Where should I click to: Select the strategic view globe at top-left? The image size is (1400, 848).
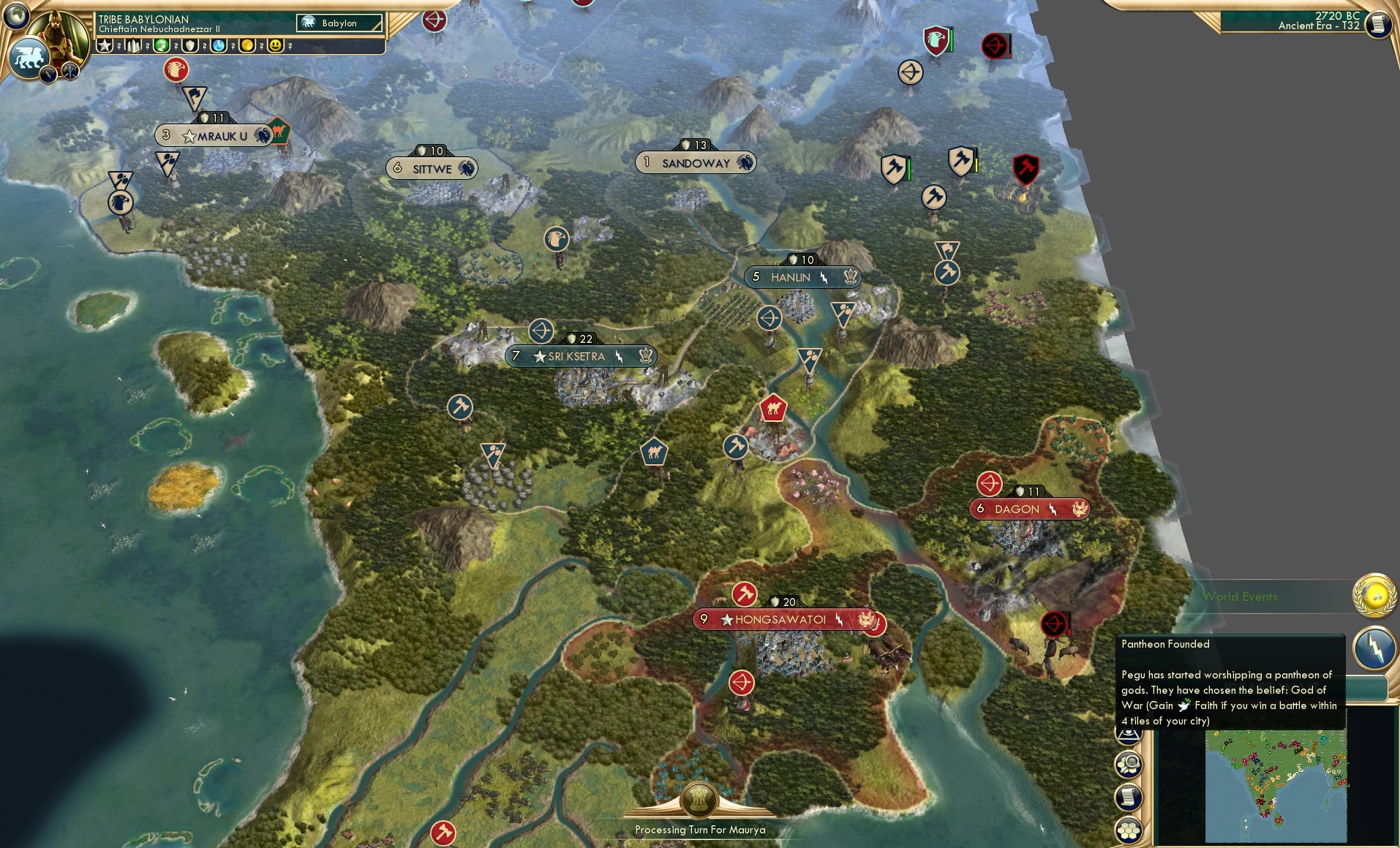(x=15, y=15)
